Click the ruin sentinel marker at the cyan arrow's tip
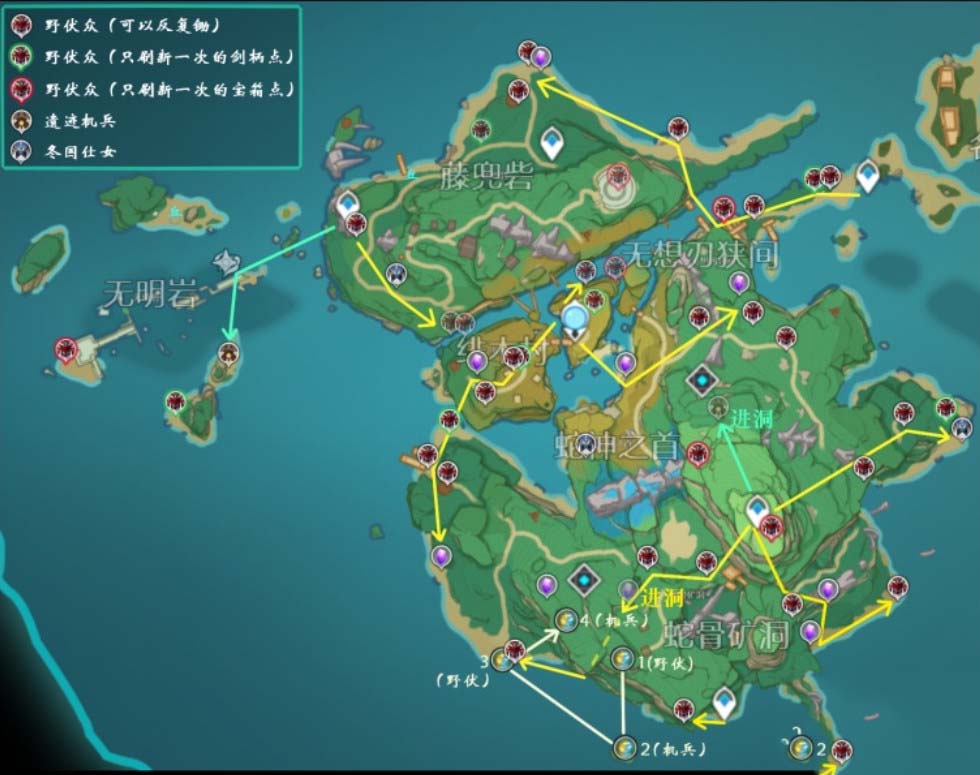 [x=230, y=353]
